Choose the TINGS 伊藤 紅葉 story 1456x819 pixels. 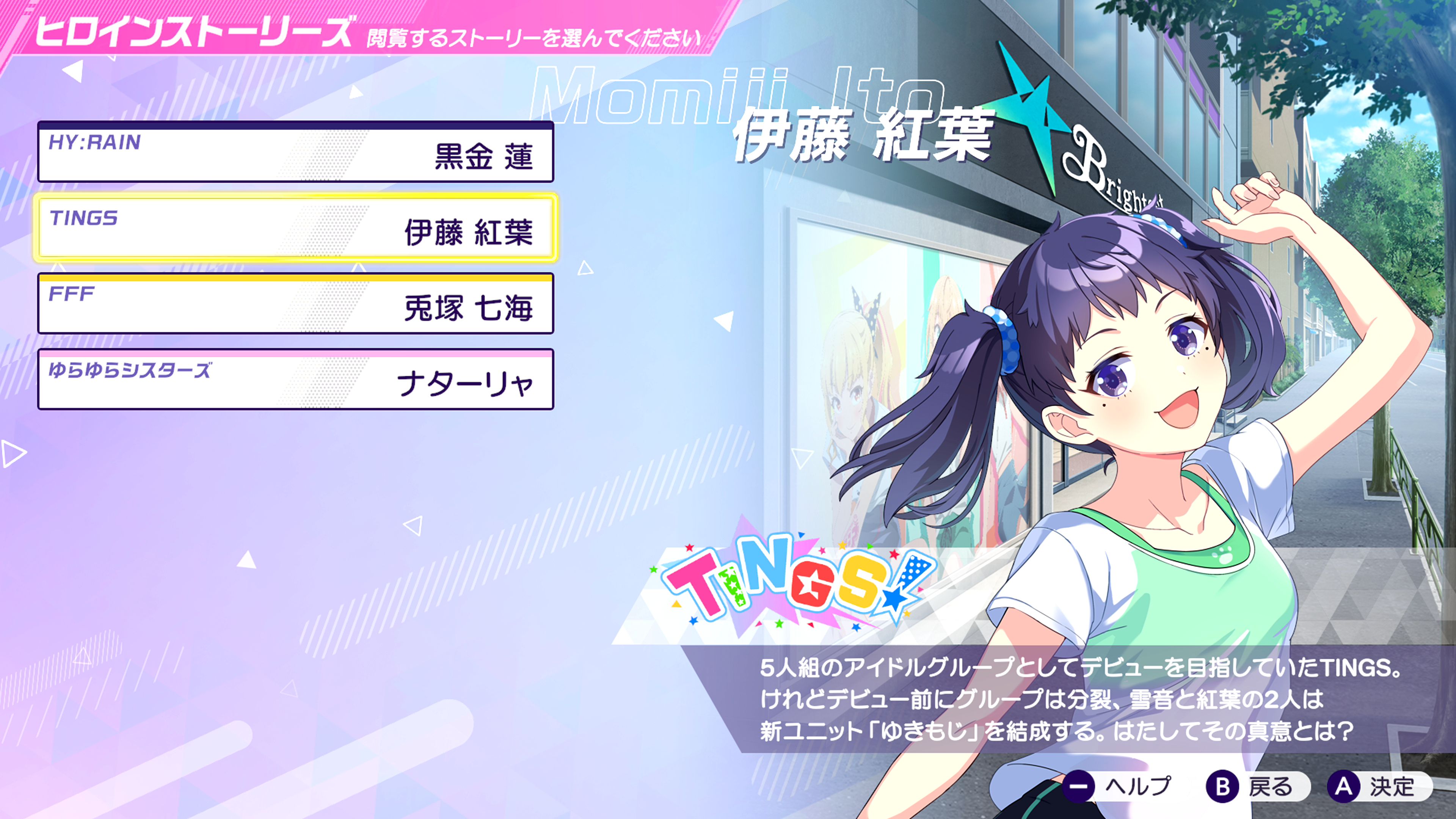click(295, 228)
